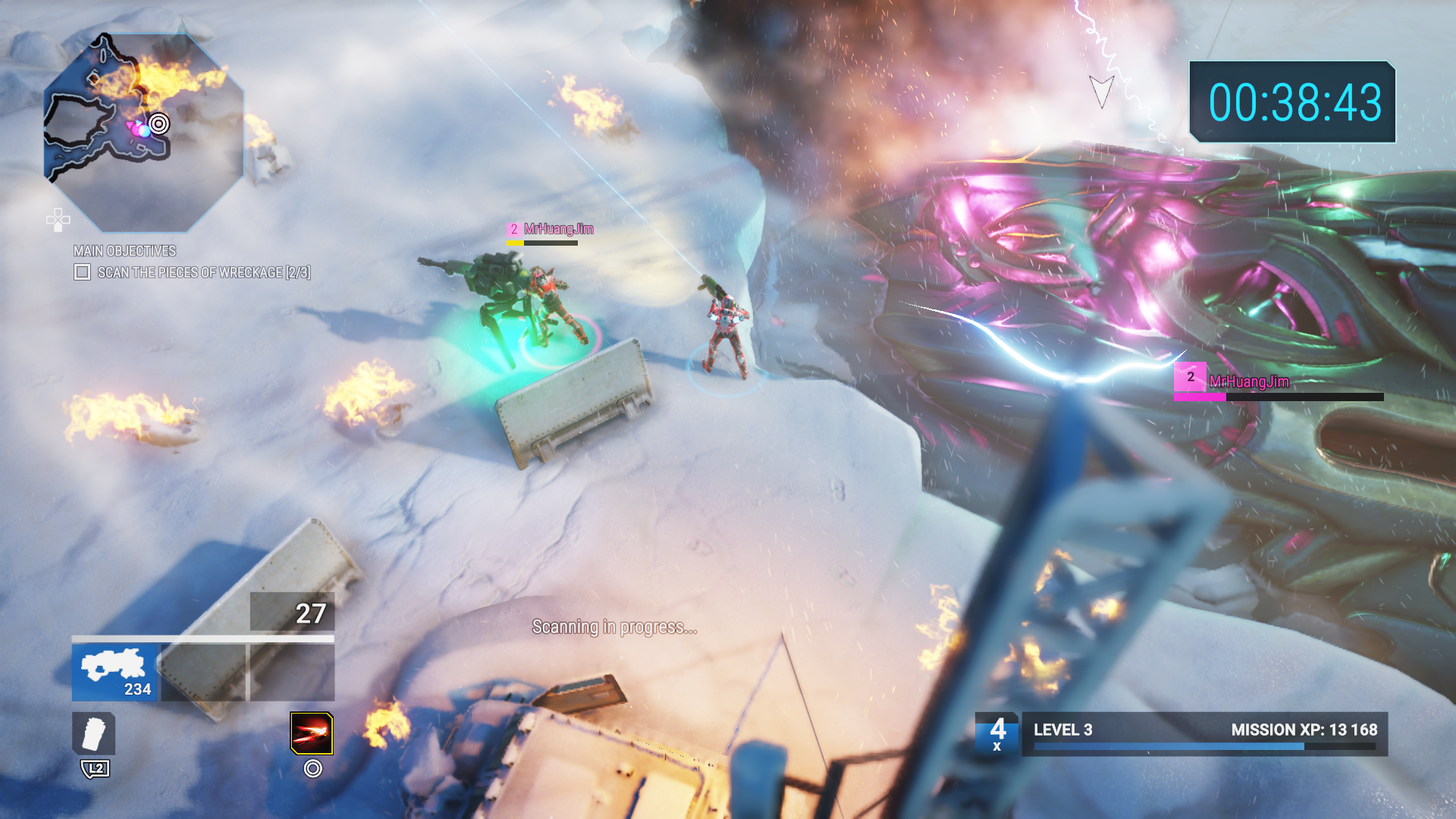Click the target marker on the minimap
Screen dimensions: 1456x819
[x=159, y=124]
